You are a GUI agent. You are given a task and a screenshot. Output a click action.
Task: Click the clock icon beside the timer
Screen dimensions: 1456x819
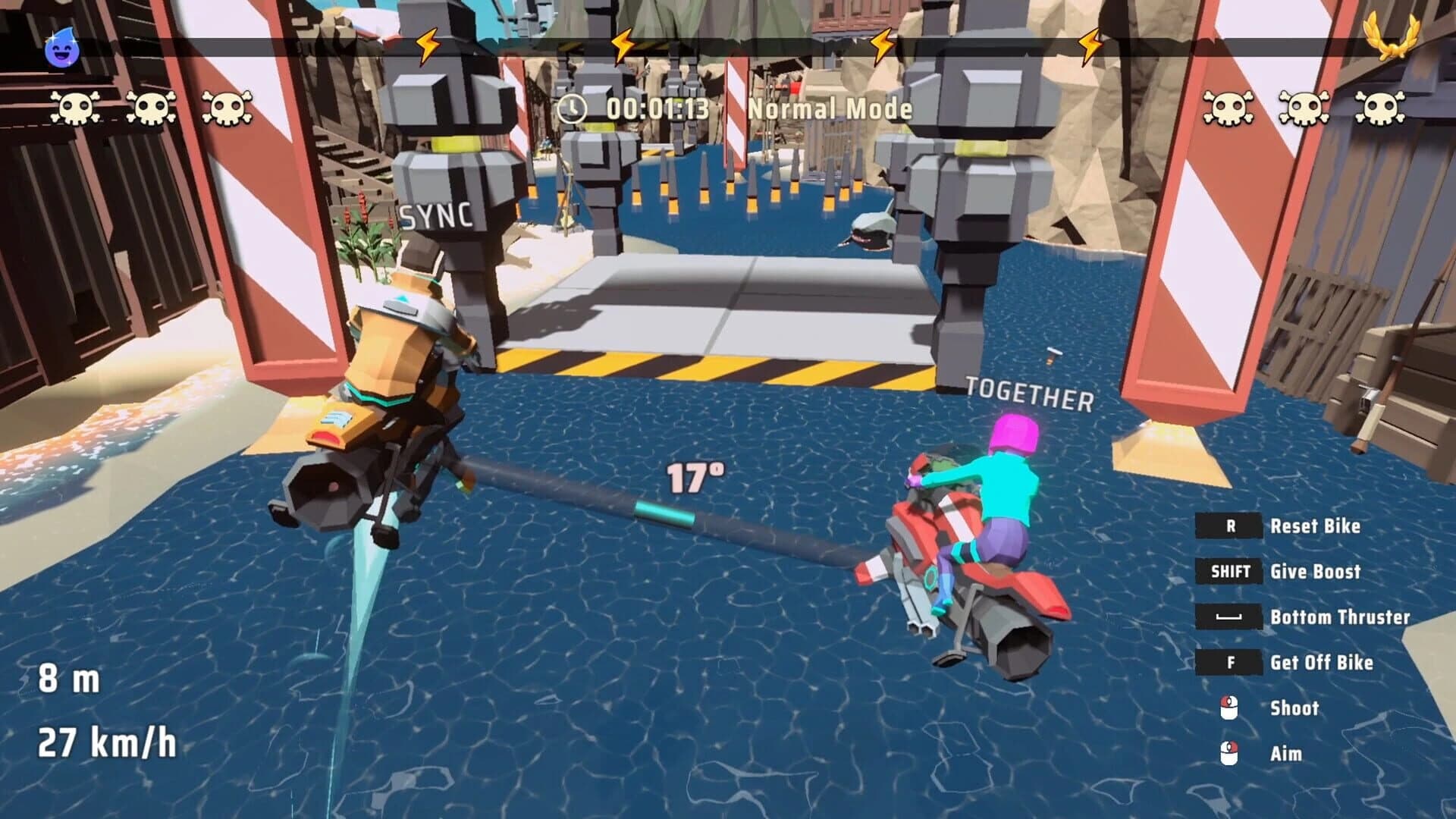(575, 108)
